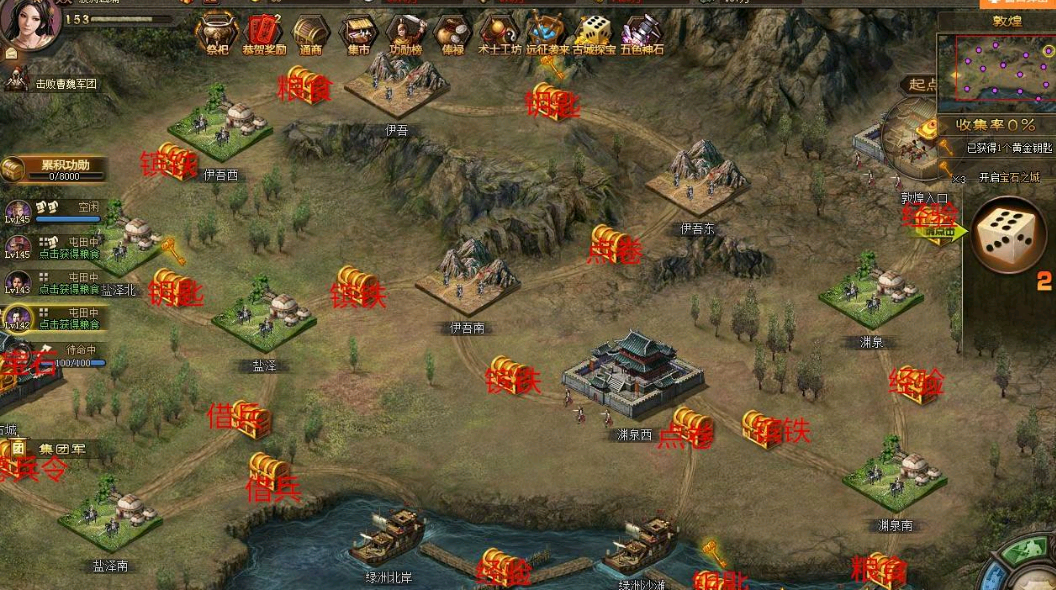
Task: Open the 累积功勋 merit chest
Action: (x=56, y=170)
